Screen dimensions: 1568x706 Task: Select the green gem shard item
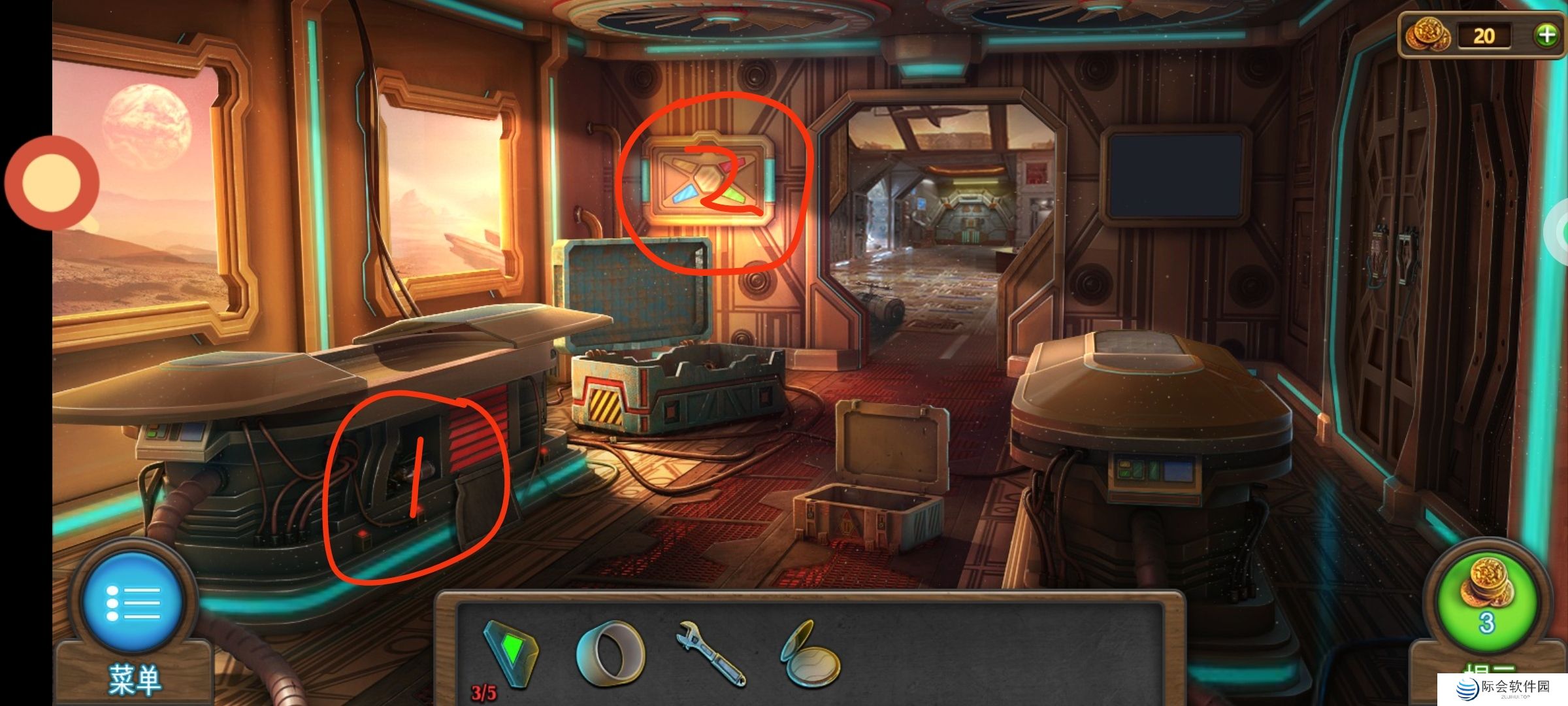pyautogui.click(x=512, y=652)
